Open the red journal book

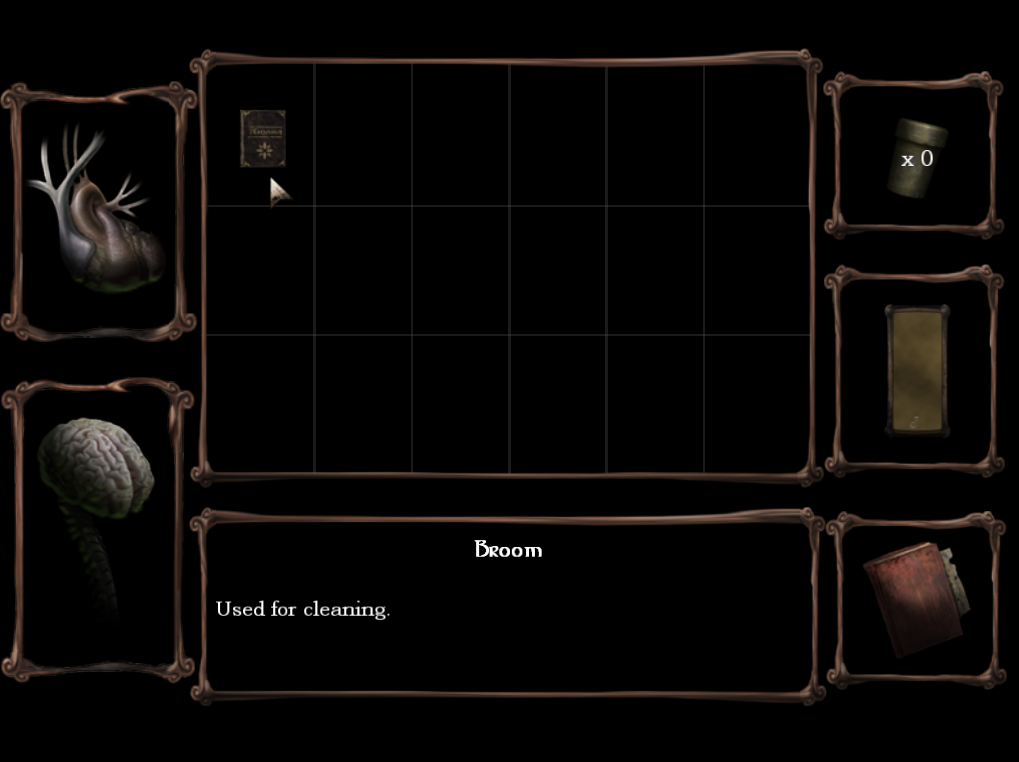(x=914, y=598)
